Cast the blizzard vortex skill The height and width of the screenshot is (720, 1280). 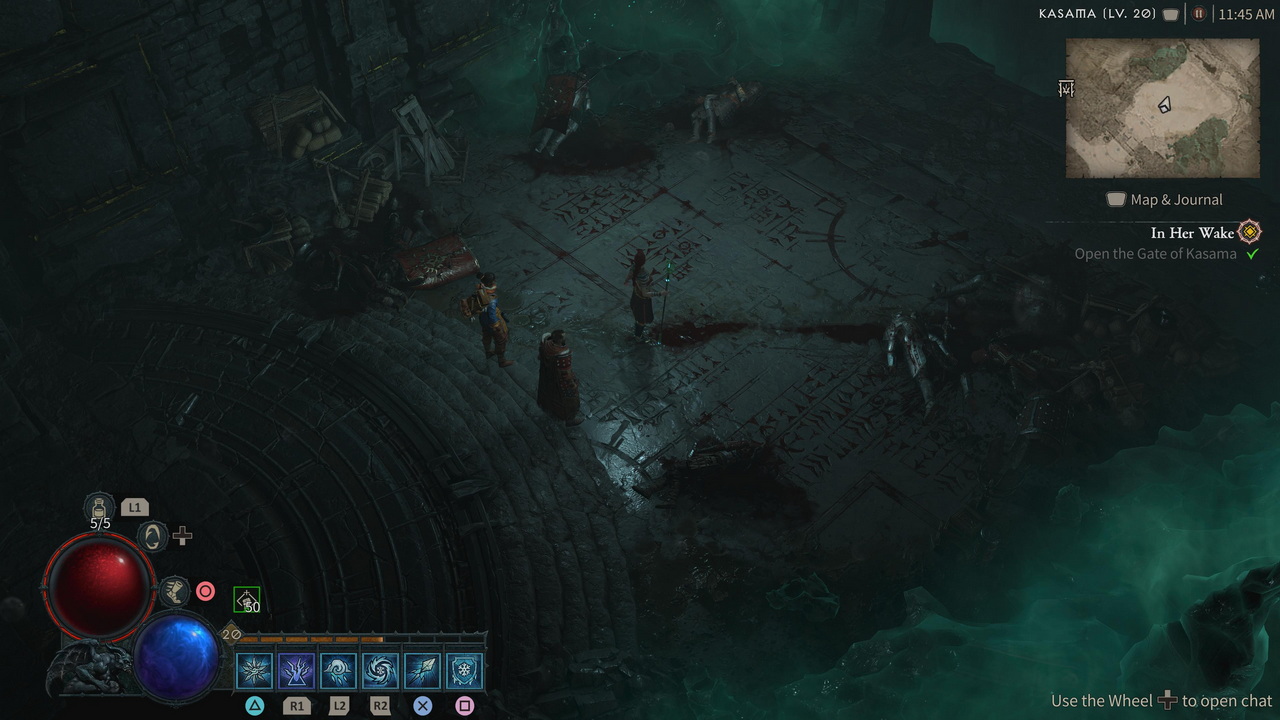(380, 670)
